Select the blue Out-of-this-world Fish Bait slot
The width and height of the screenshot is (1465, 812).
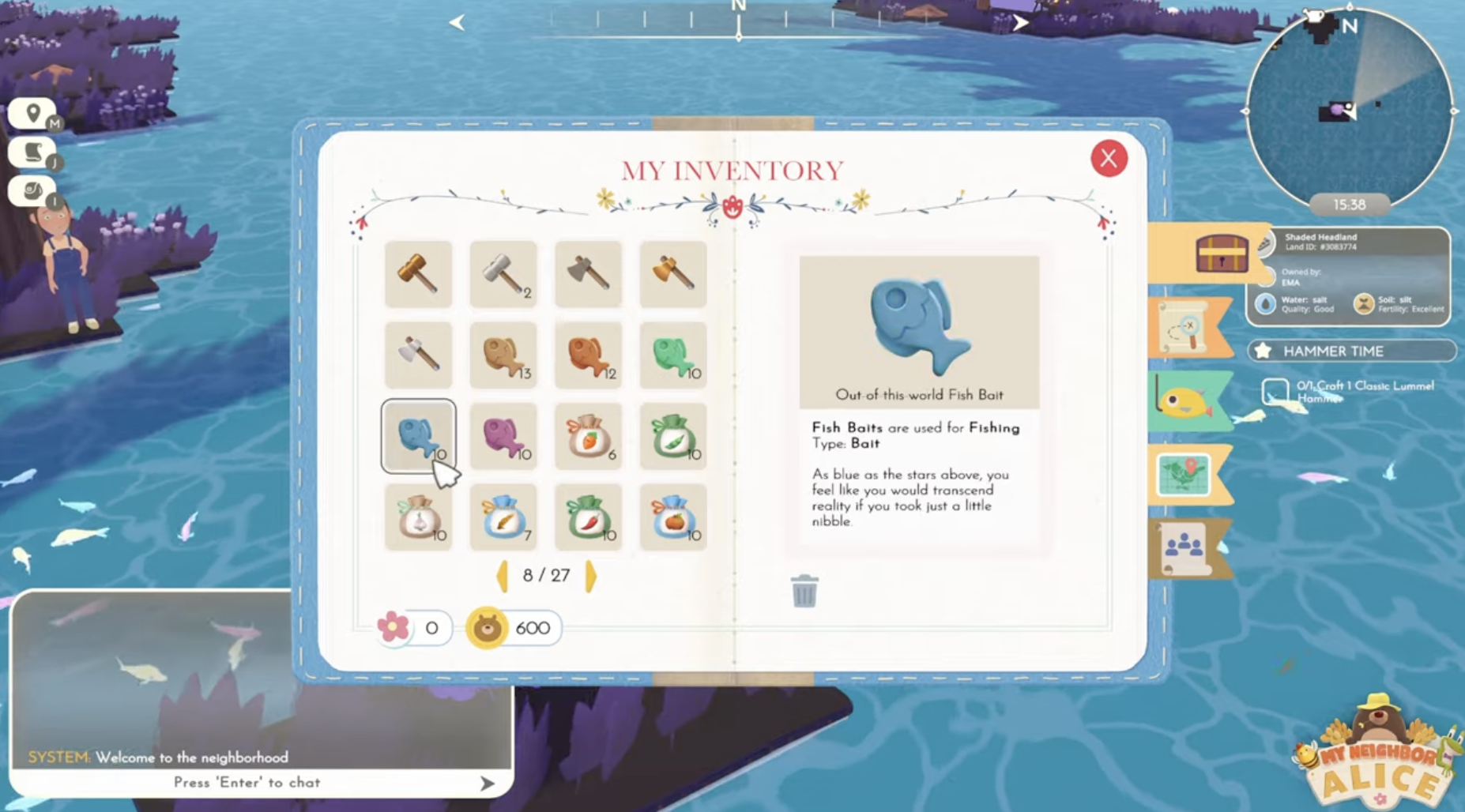point(418,437)
